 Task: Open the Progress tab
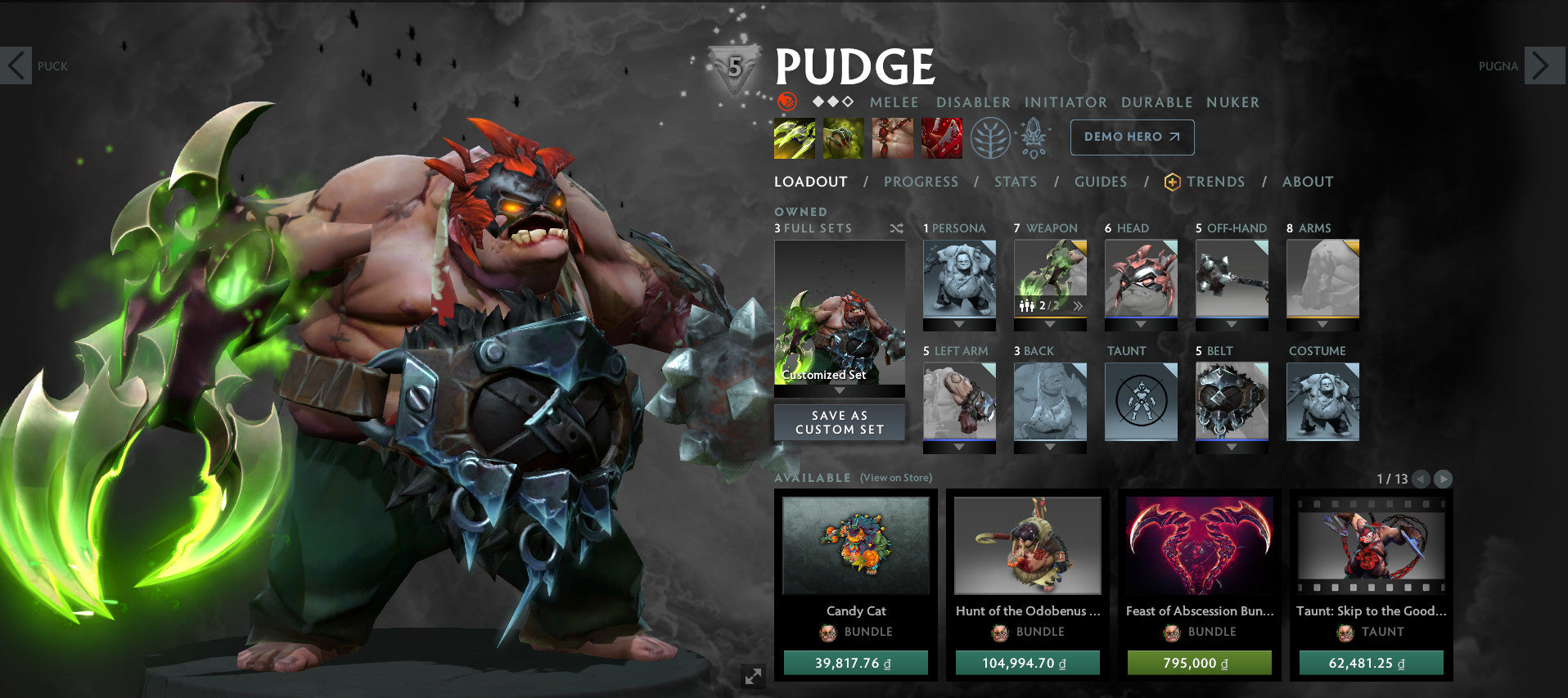pyautogui.click(x=920, y=182)
